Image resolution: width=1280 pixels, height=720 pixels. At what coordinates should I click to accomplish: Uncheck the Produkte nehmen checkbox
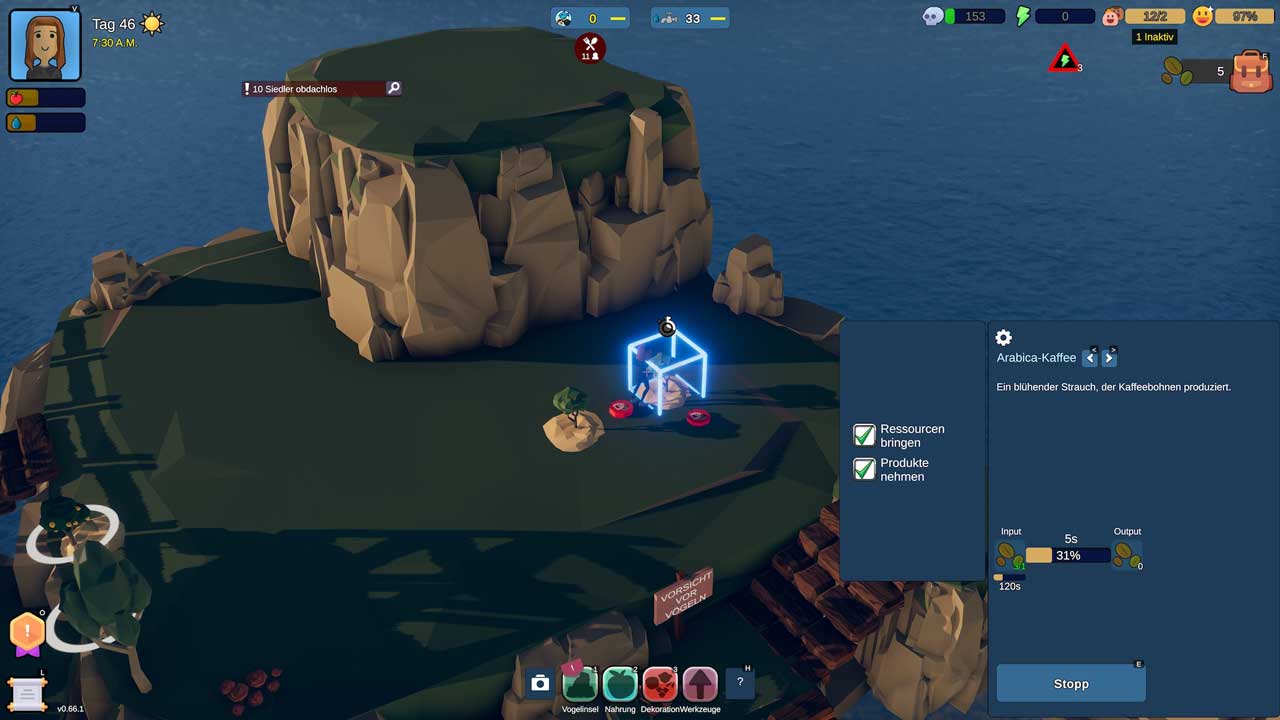coord(864,469)
